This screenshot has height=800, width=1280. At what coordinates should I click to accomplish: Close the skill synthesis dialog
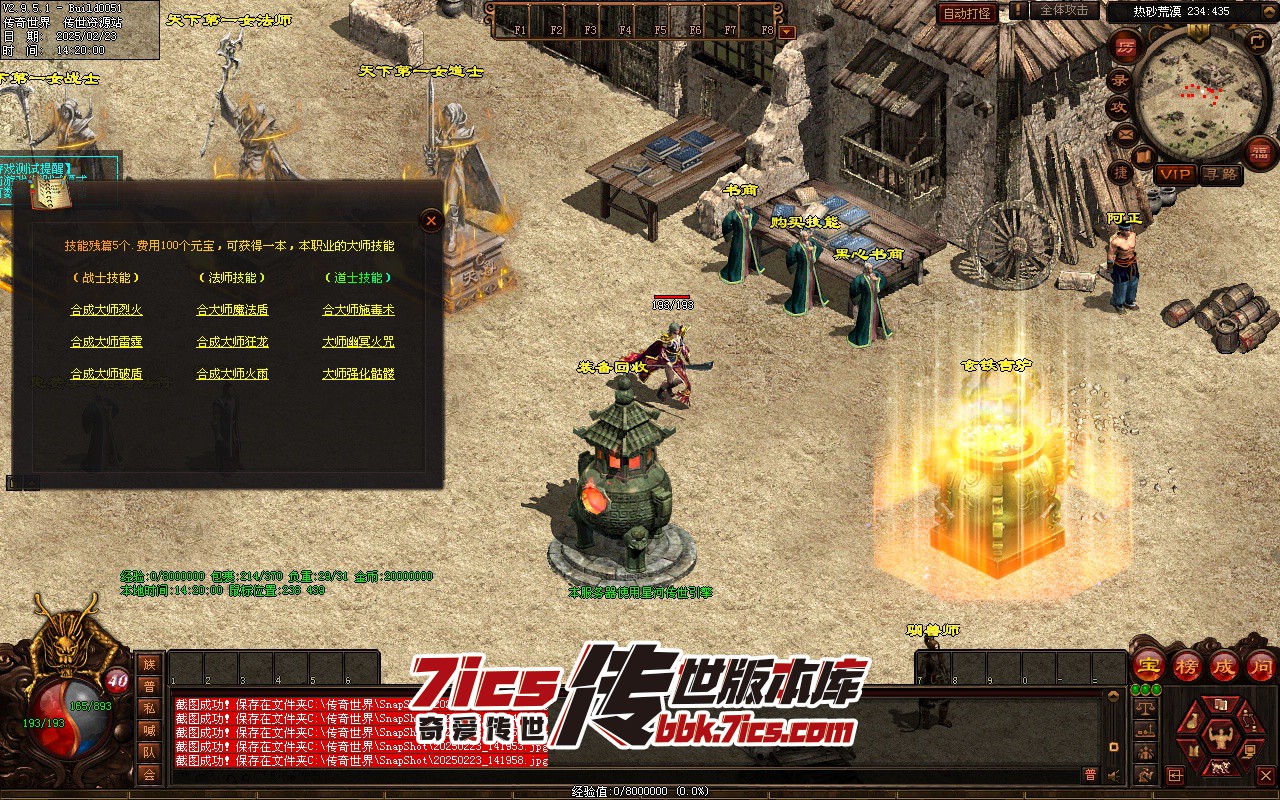click(x=431, y=221)
